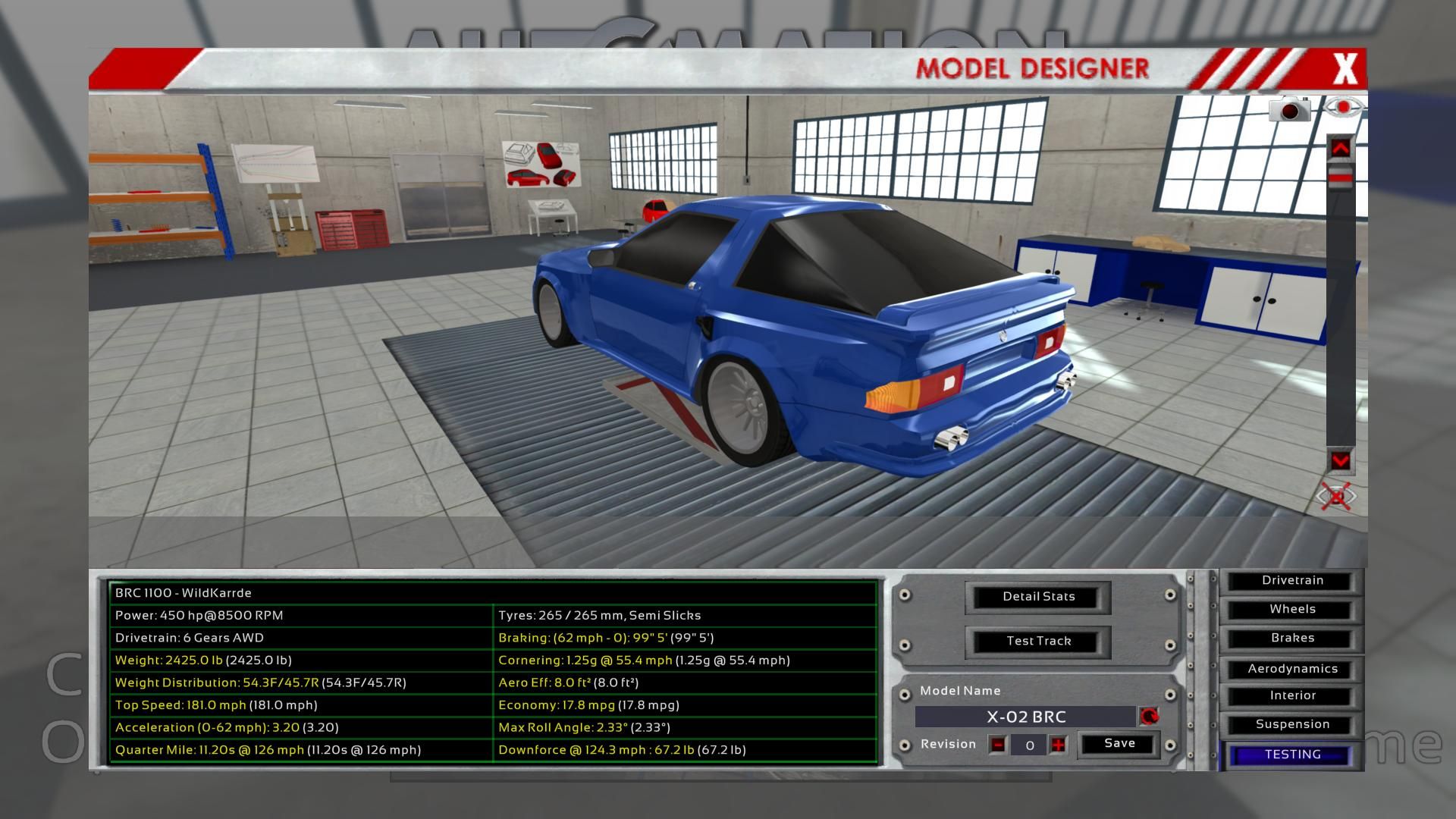The height and width of the screenshot is (819, 1456).
Task: Select the Aerodynamics tab
Action: point(1292,669)
